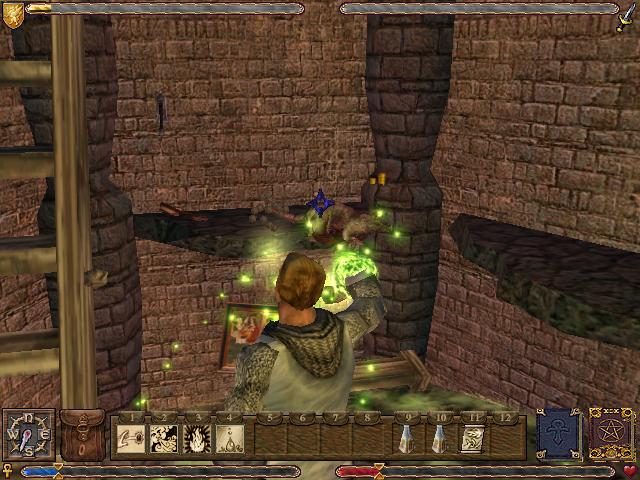Select the scroll in hotbar slot 11
The height and width of the screenshot is (480, 640).
point(473,438)
